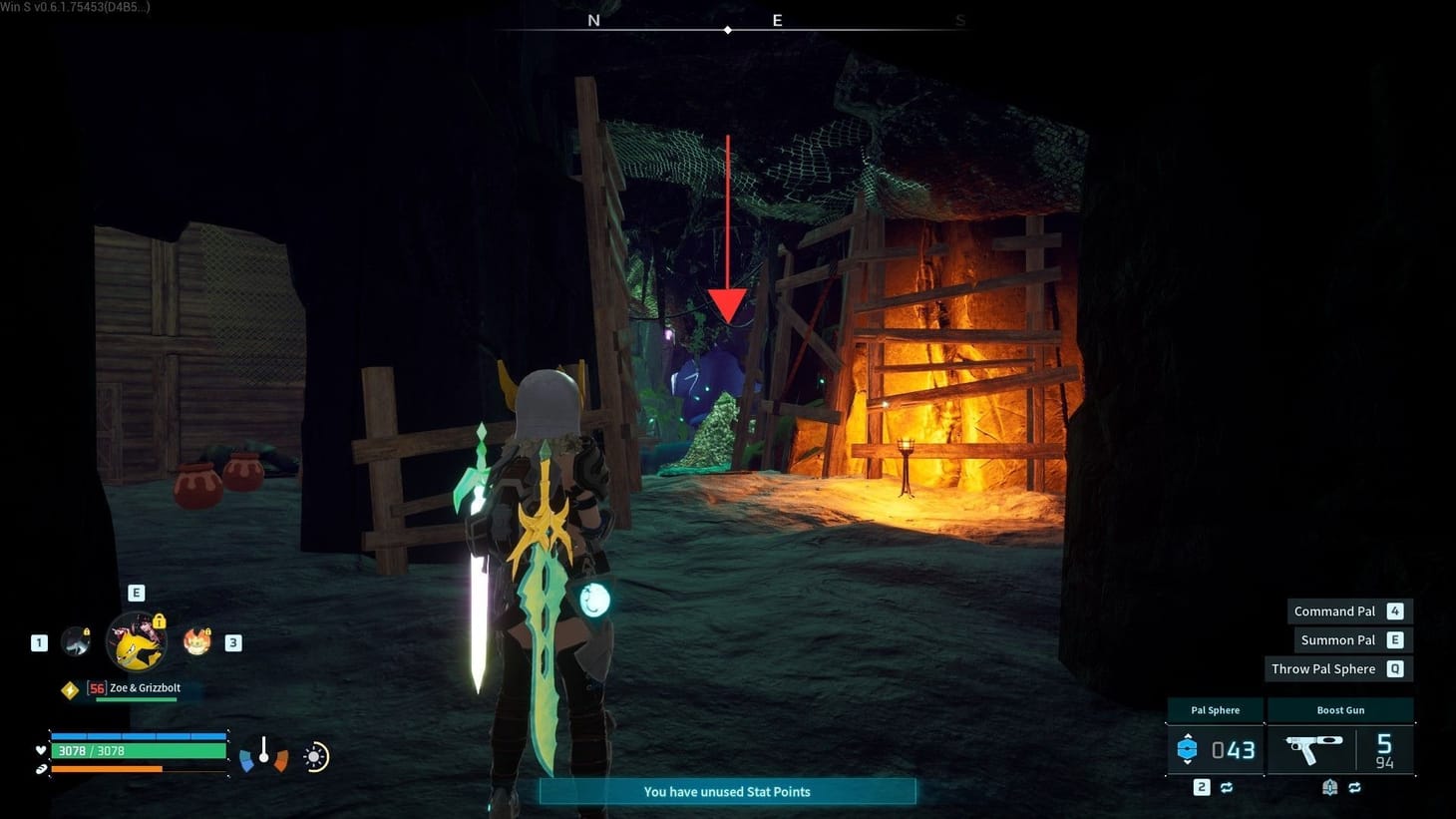Open the unused Stat Points notification

click(x=727, y=791)
